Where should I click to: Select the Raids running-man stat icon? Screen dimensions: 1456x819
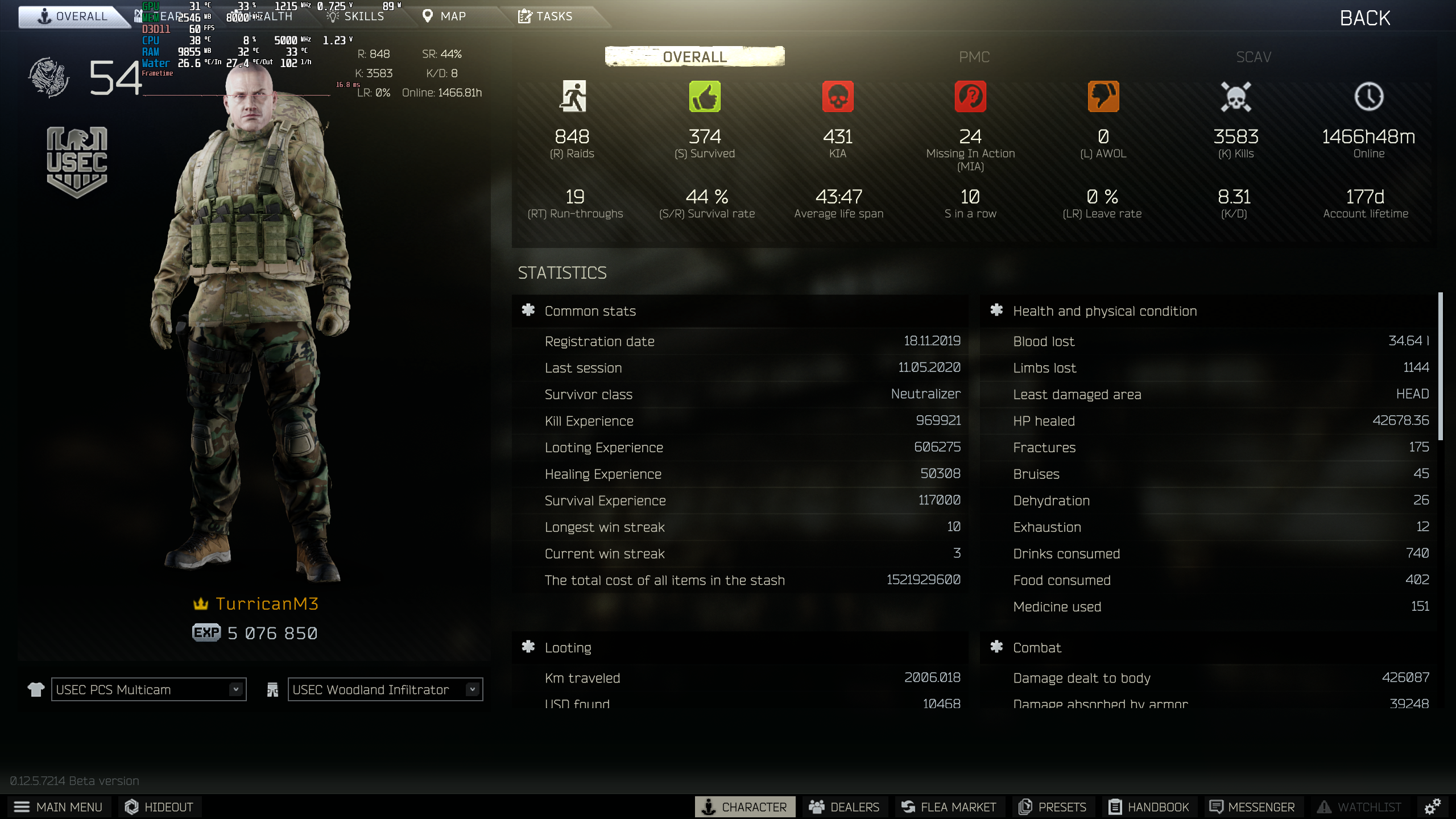pyautogui.click(x=574, y=97)
